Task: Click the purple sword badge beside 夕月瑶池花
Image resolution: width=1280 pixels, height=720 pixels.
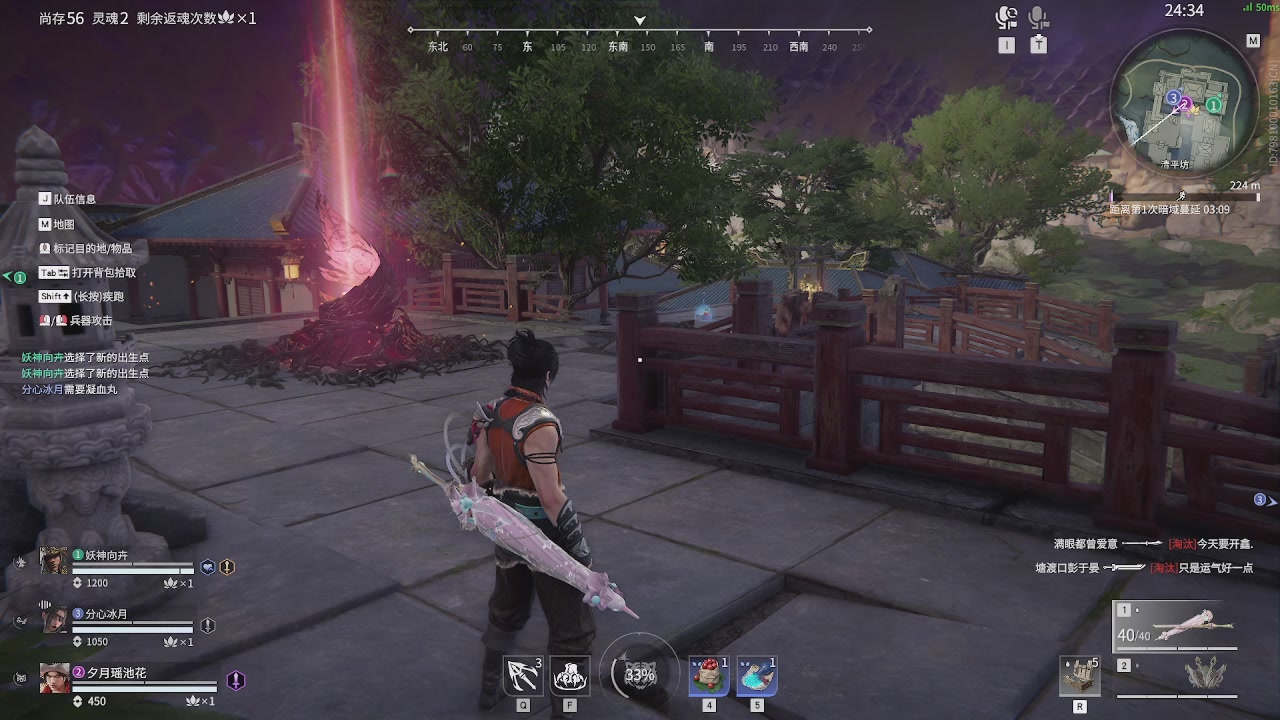Action: [236, 680]
